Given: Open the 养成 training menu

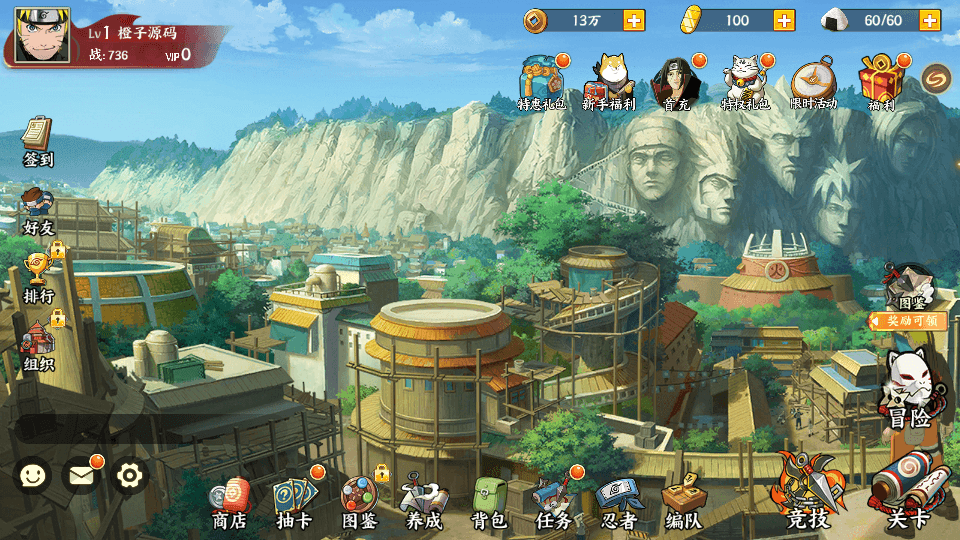Looking at the screenshot, I should point(423,500).
